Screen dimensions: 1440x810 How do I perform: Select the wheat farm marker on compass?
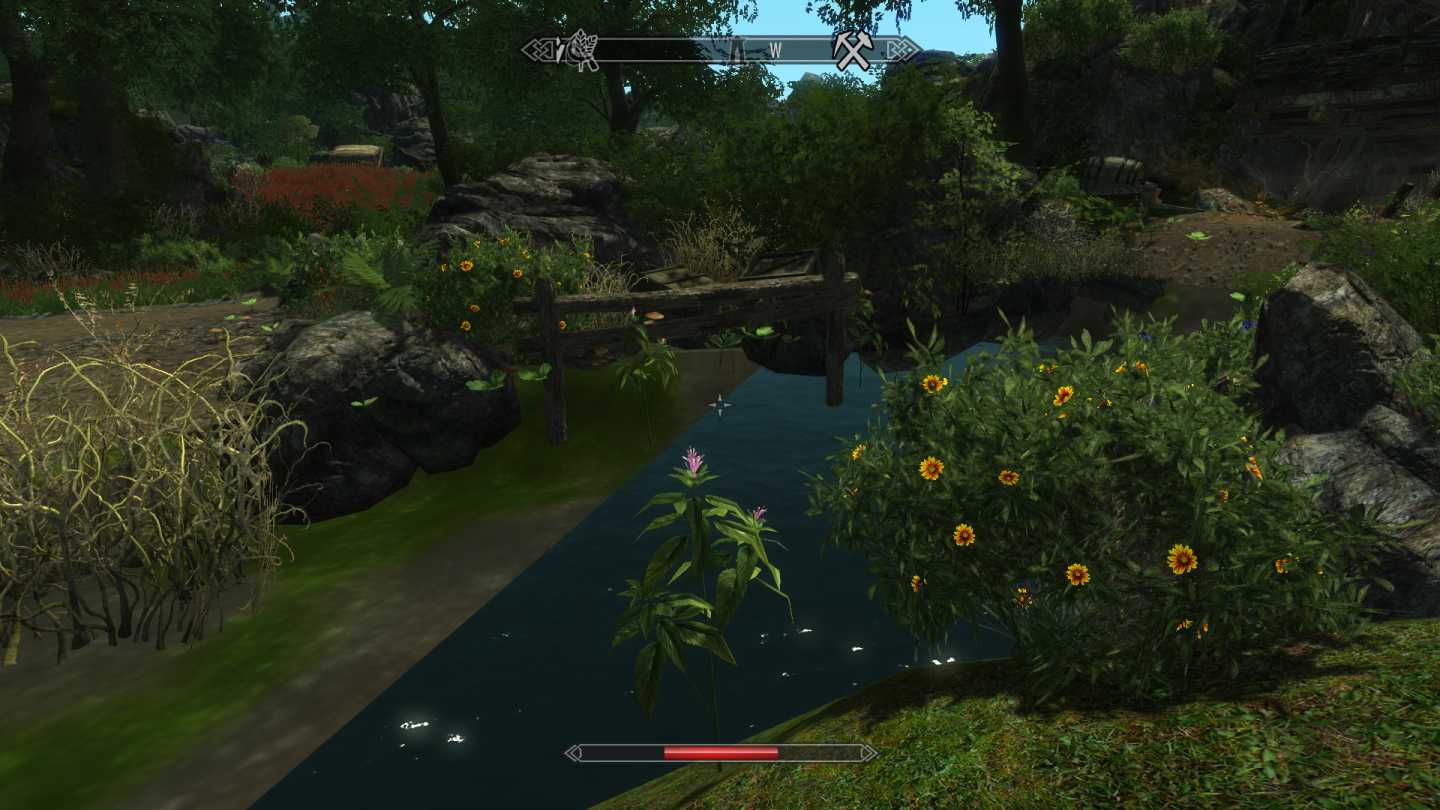coord(581,50)
